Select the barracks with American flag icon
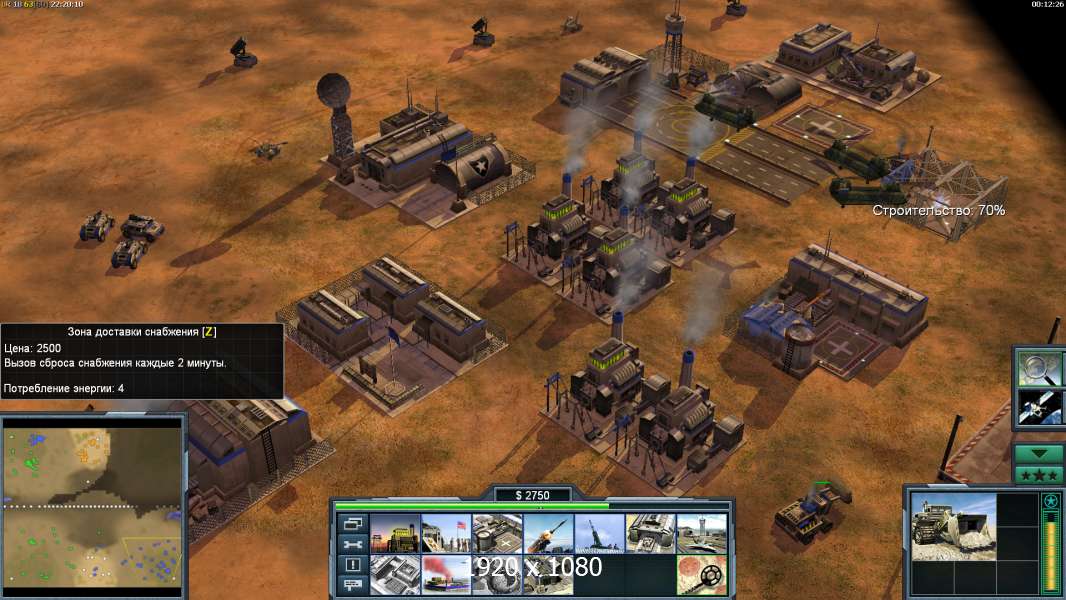The height and width of the screenshot is (600, 1066). 445,534
